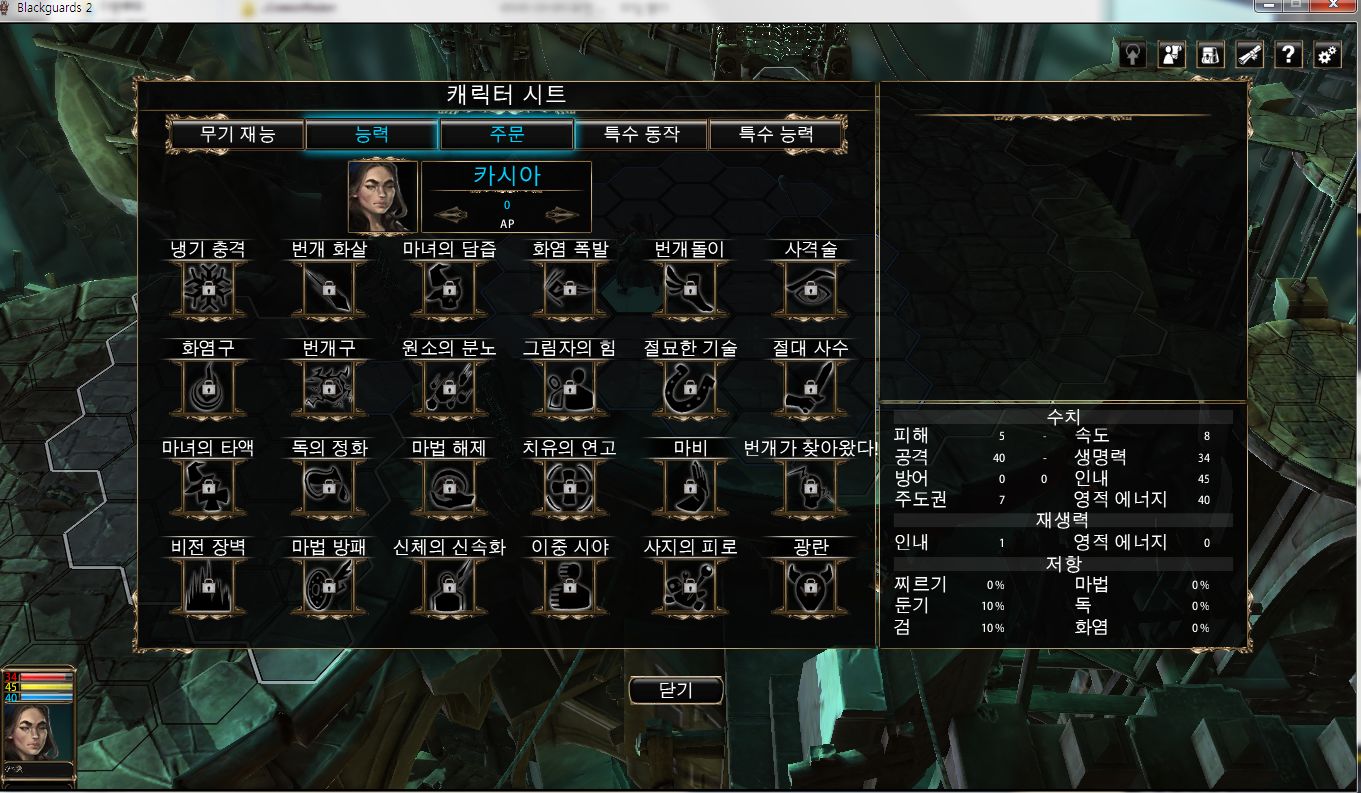Open the question mark help icon

(x=1289, y=55)
